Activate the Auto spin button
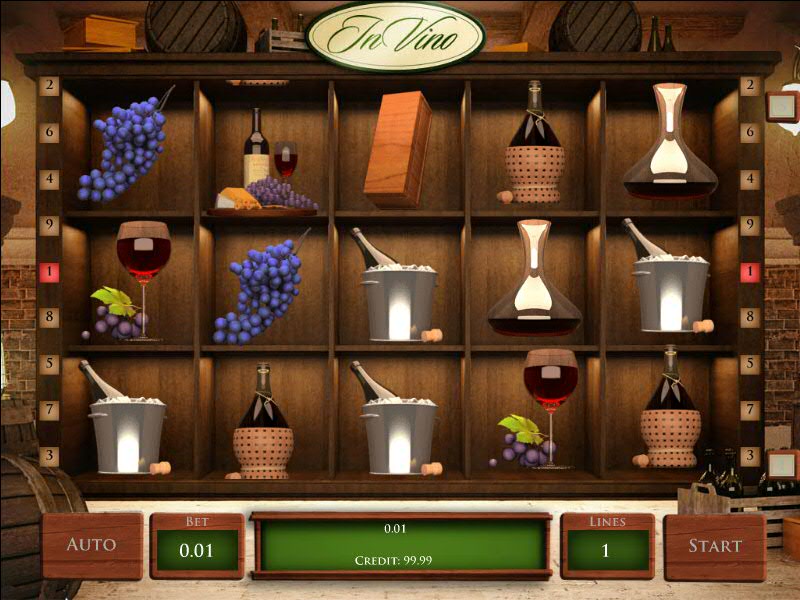The width and height of the screenshot is (800, 600). [x=92, y=545]
